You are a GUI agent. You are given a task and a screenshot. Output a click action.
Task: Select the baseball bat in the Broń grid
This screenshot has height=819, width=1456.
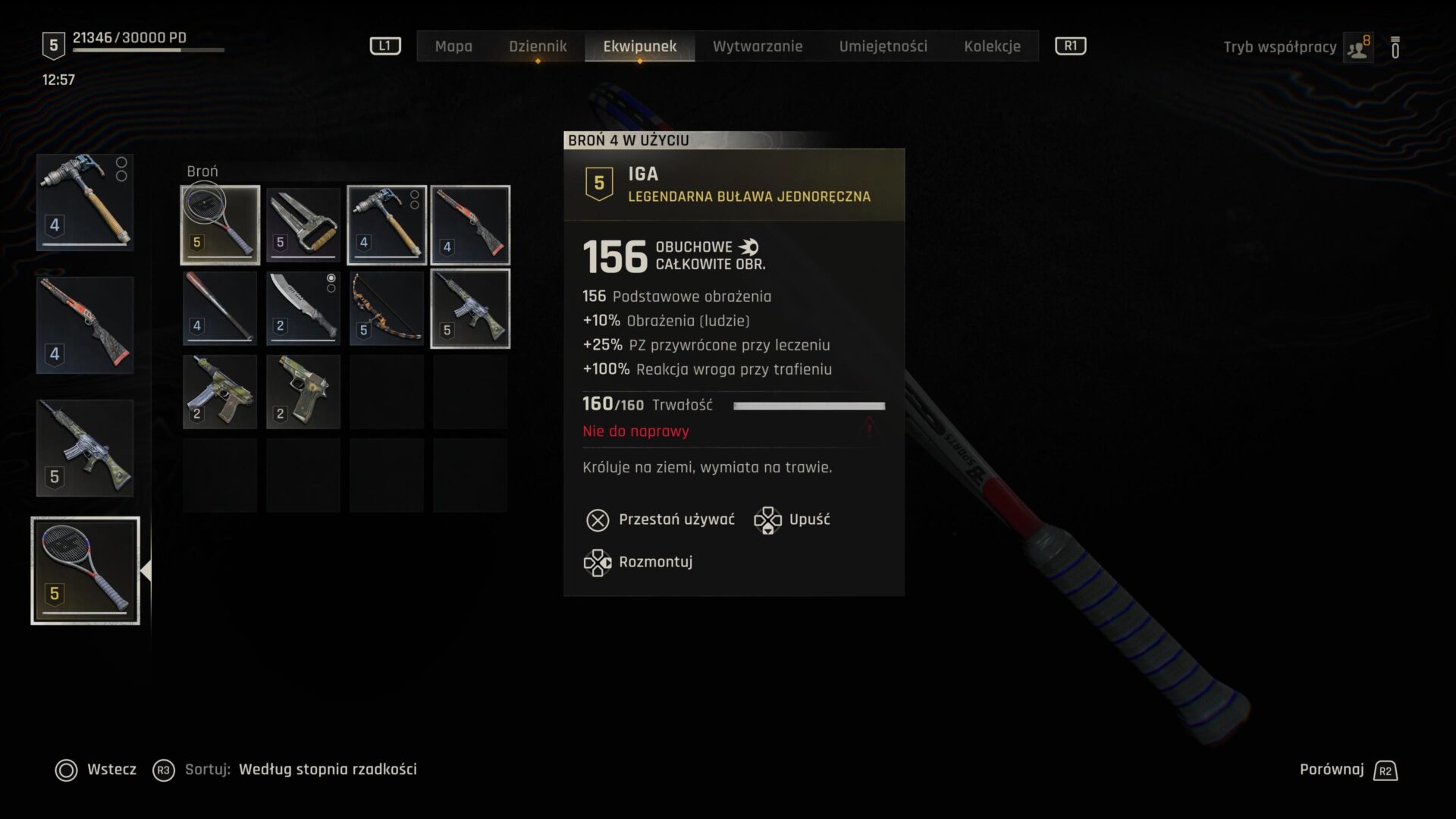(220, 309)
